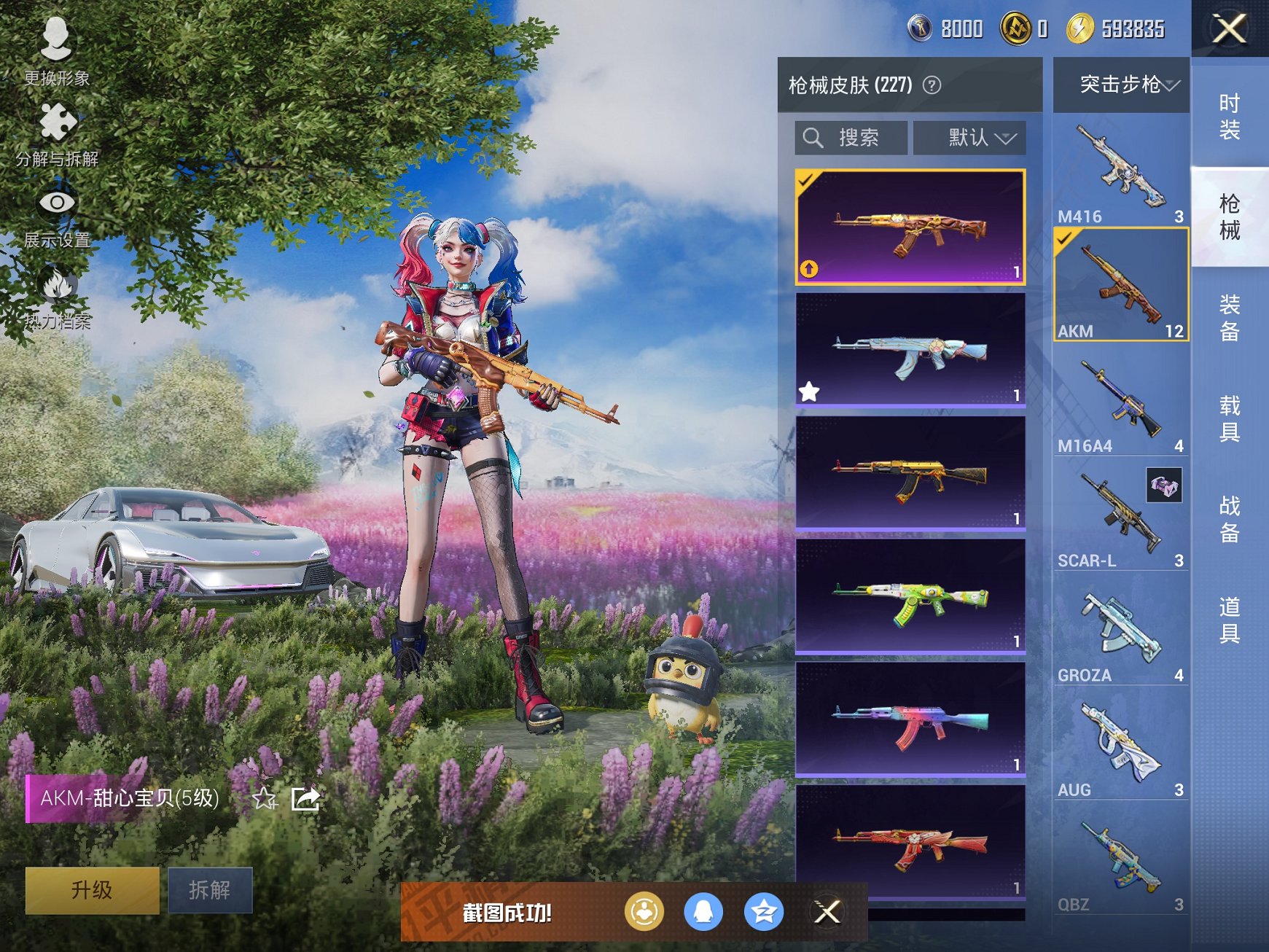The image size is (1269, 952).
Task: Switch to the 载具 vehicles tab
Action: tap(1230, 418)
